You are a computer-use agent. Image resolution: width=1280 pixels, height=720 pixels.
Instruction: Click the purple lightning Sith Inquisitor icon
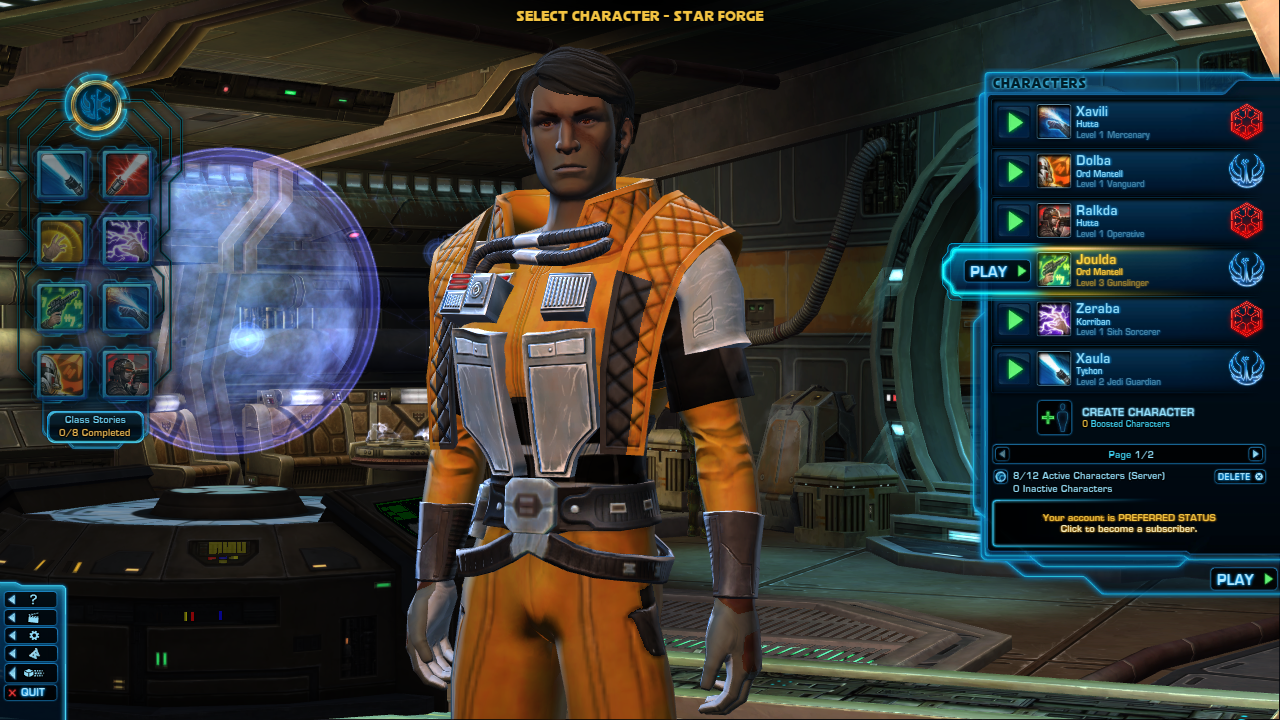click(127, 240)
